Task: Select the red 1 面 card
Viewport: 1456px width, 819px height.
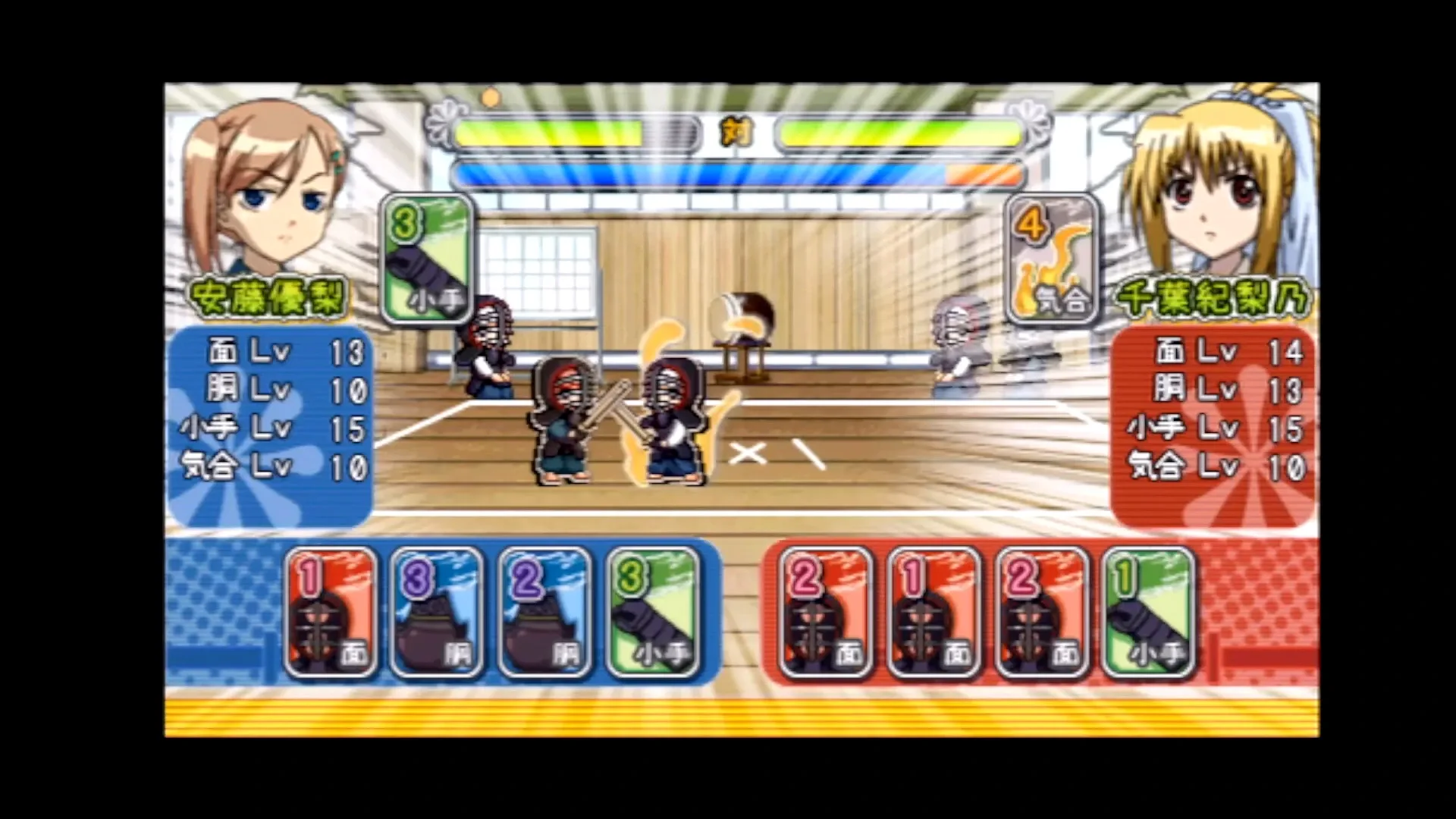Action: [x=931, y=614]
